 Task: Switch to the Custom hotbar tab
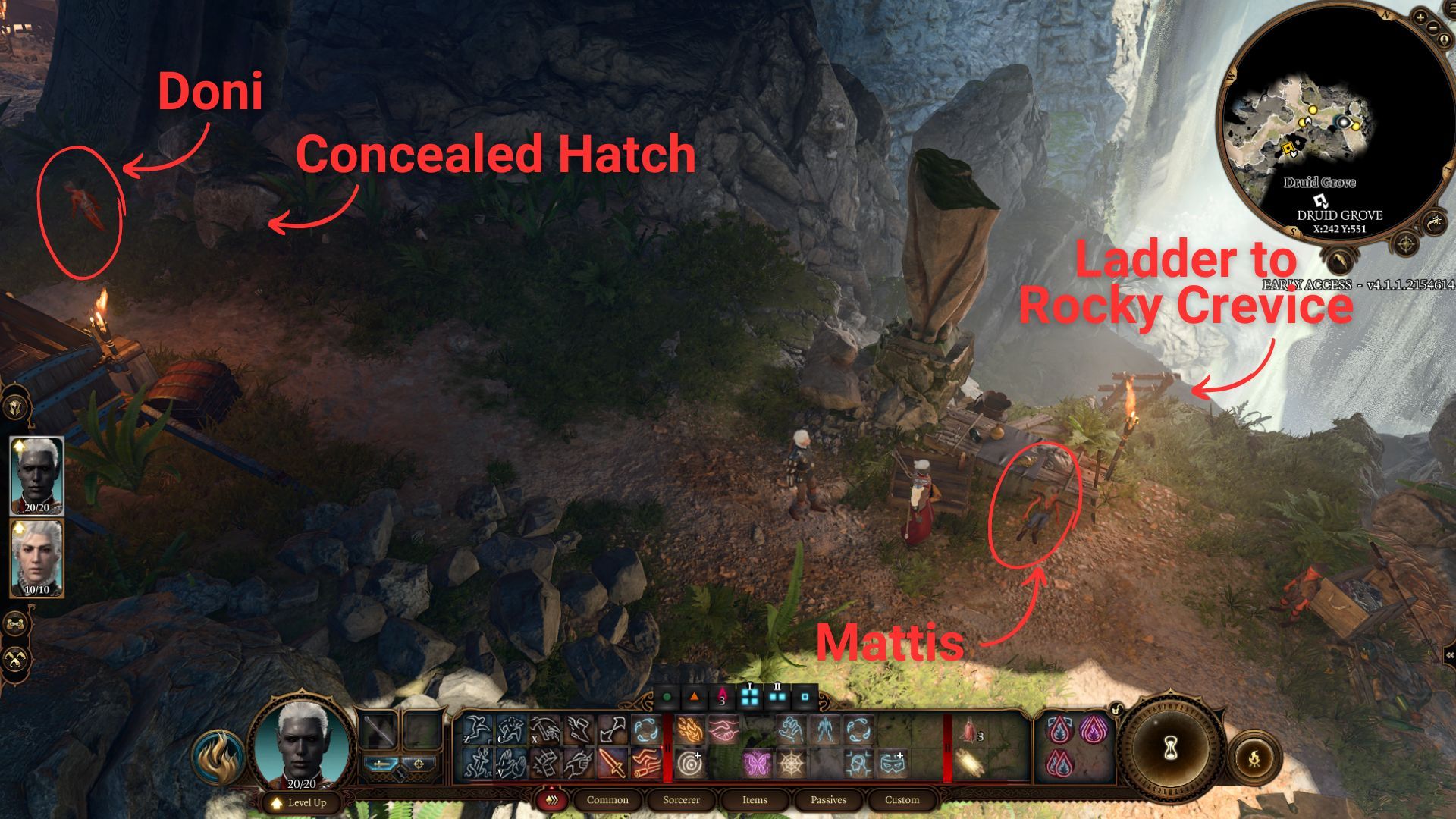tap(902, 800)
